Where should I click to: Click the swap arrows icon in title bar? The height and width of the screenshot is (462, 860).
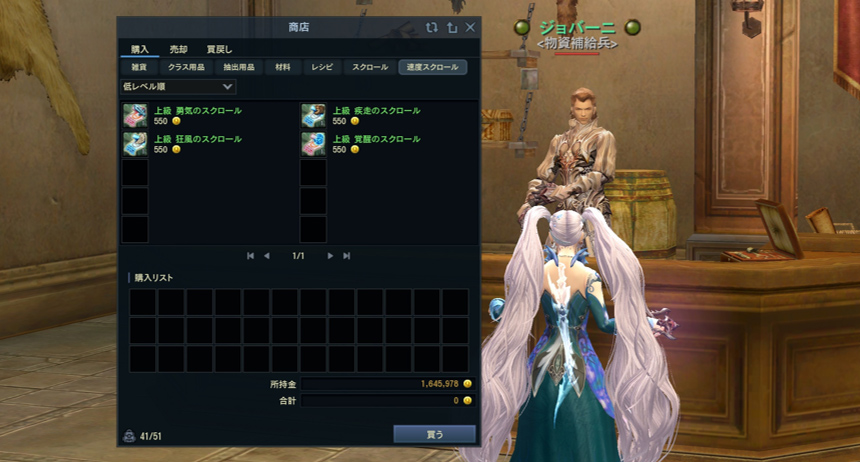point(431,28)
